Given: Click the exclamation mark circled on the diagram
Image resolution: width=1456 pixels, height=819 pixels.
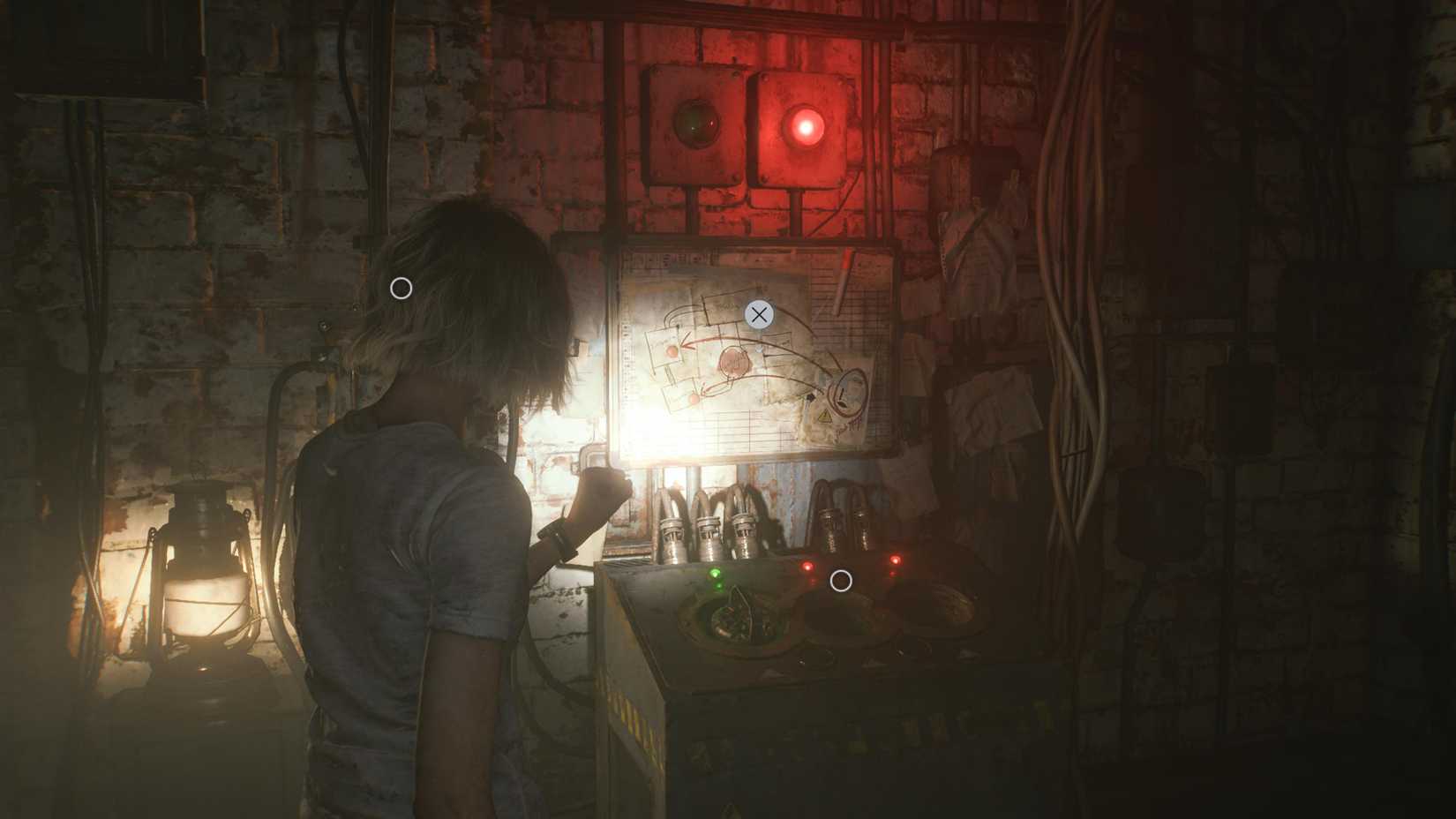Looking at the screenshot, I should click(843, 395).
